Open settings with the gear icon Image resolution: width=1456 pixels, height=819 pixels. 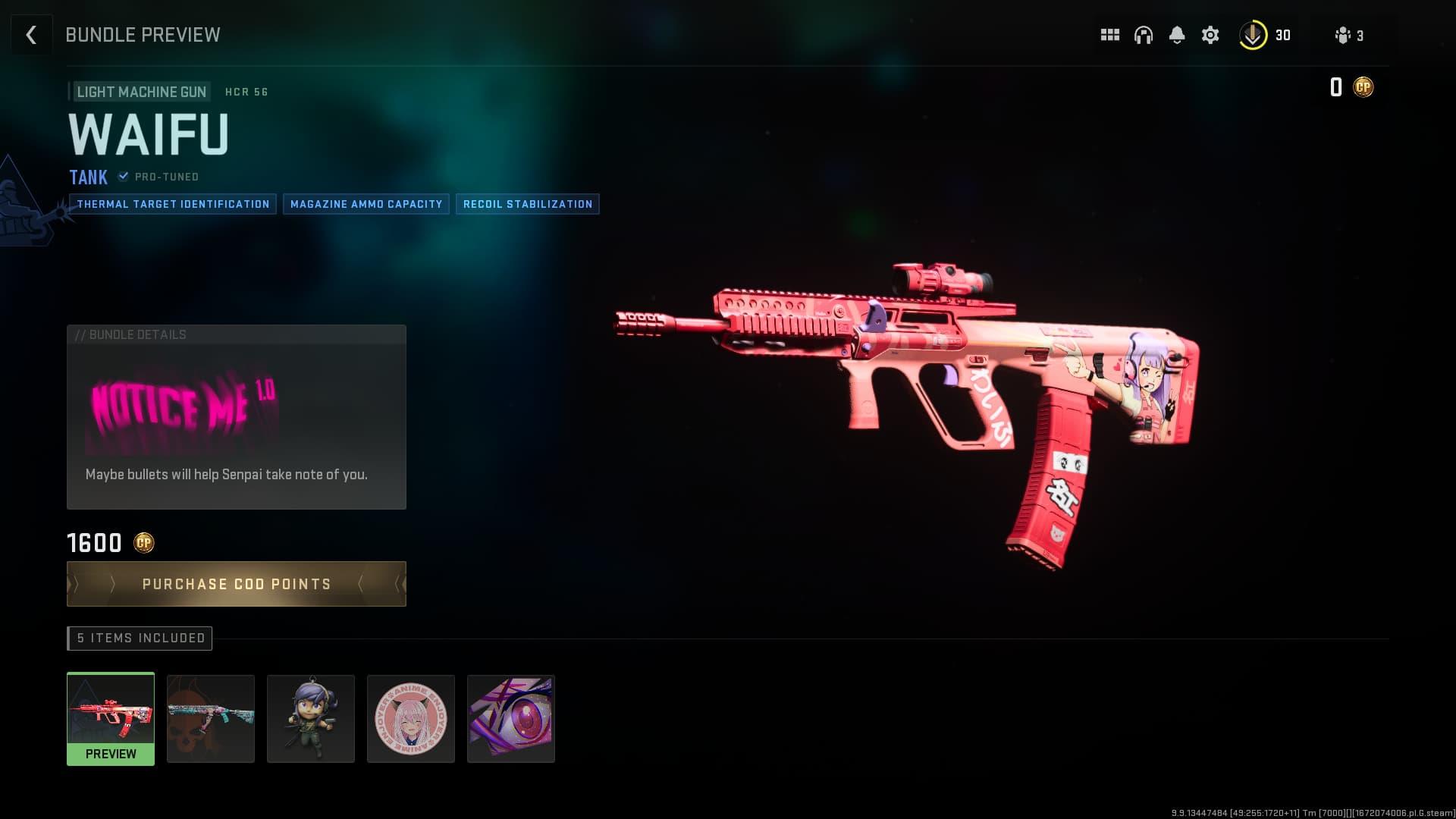pyautogui.click(x=1210, y=35)
